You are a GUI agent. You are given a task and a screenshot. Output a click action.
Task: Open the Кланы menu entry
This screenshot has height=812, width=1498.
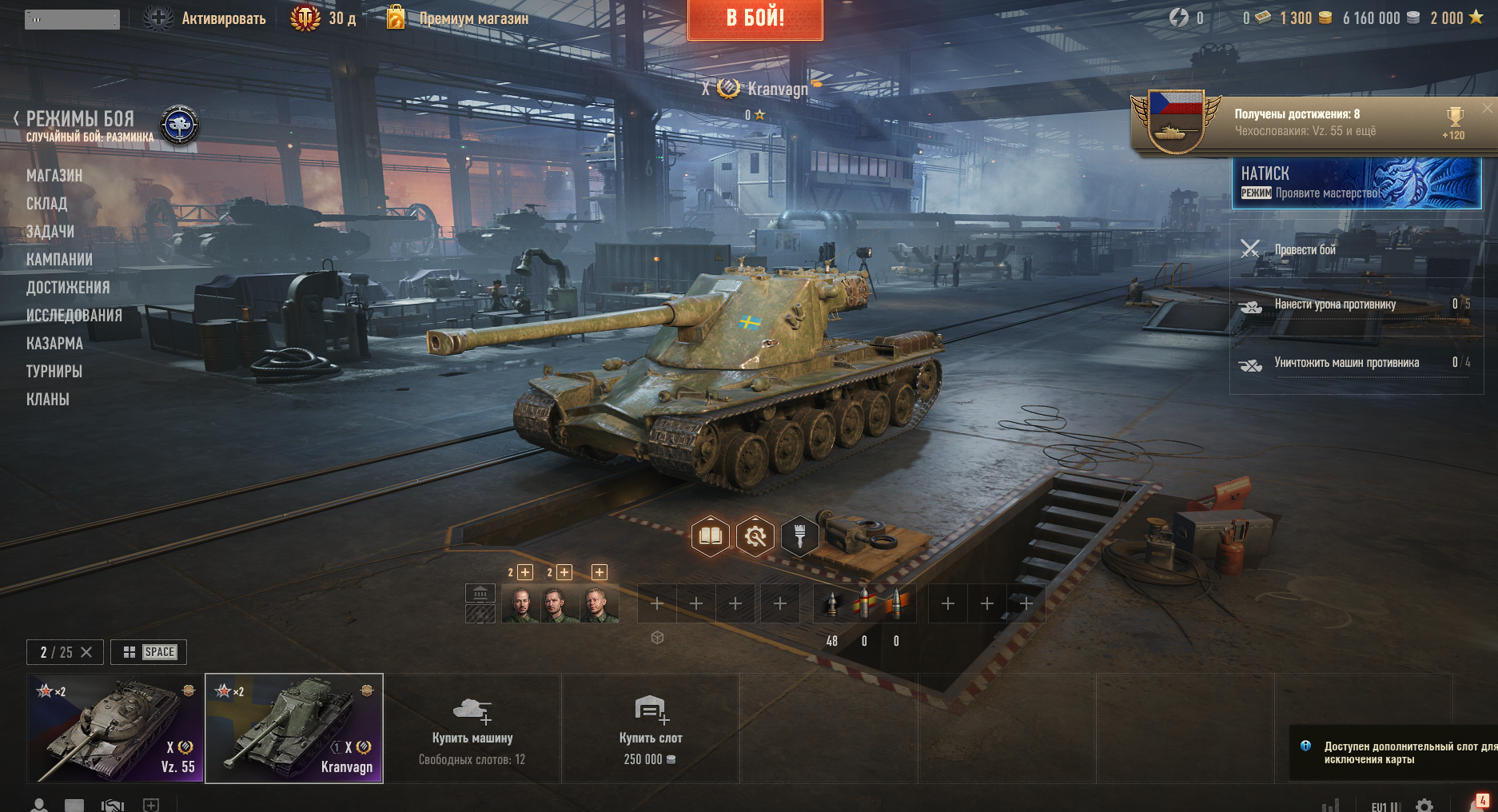pos(48,400)
